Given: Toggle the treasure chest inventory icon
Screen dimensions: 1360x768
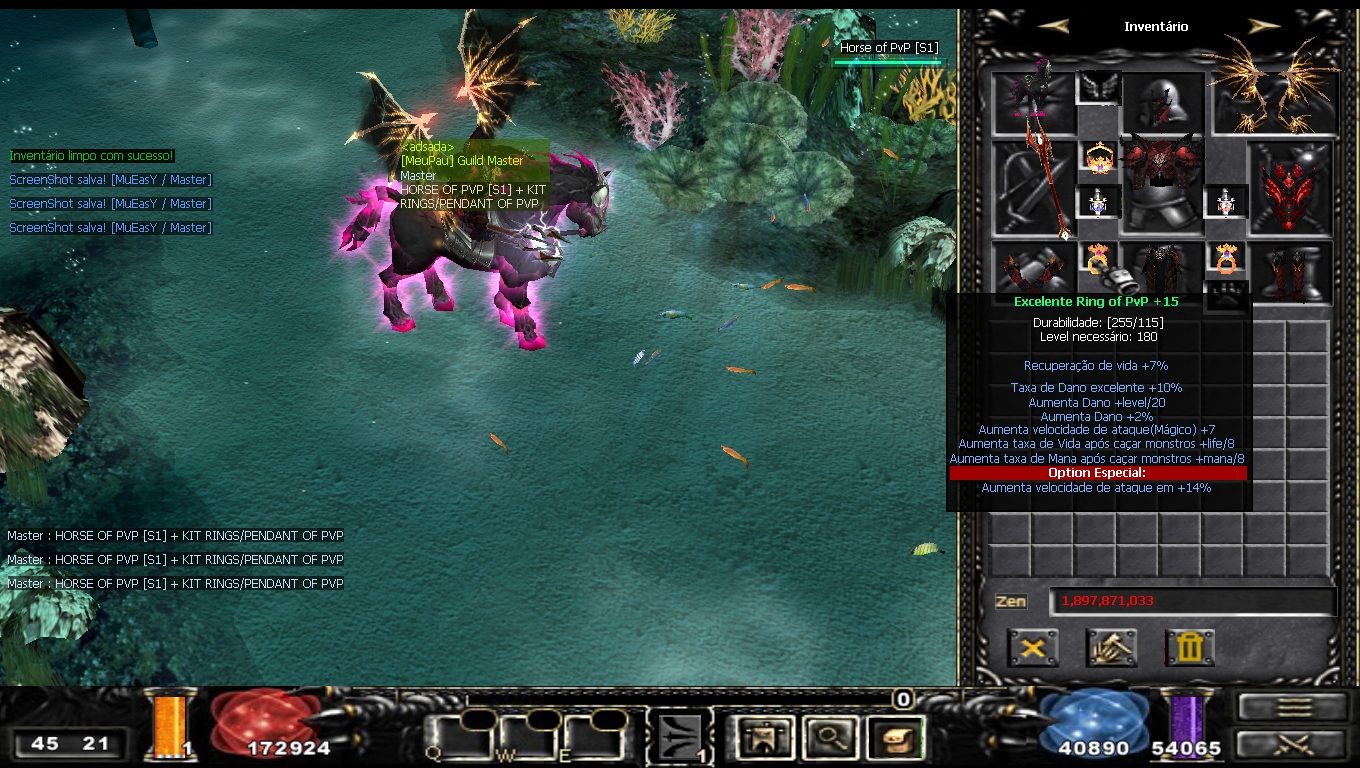Looking at the screenshot, I should point(896,738).
